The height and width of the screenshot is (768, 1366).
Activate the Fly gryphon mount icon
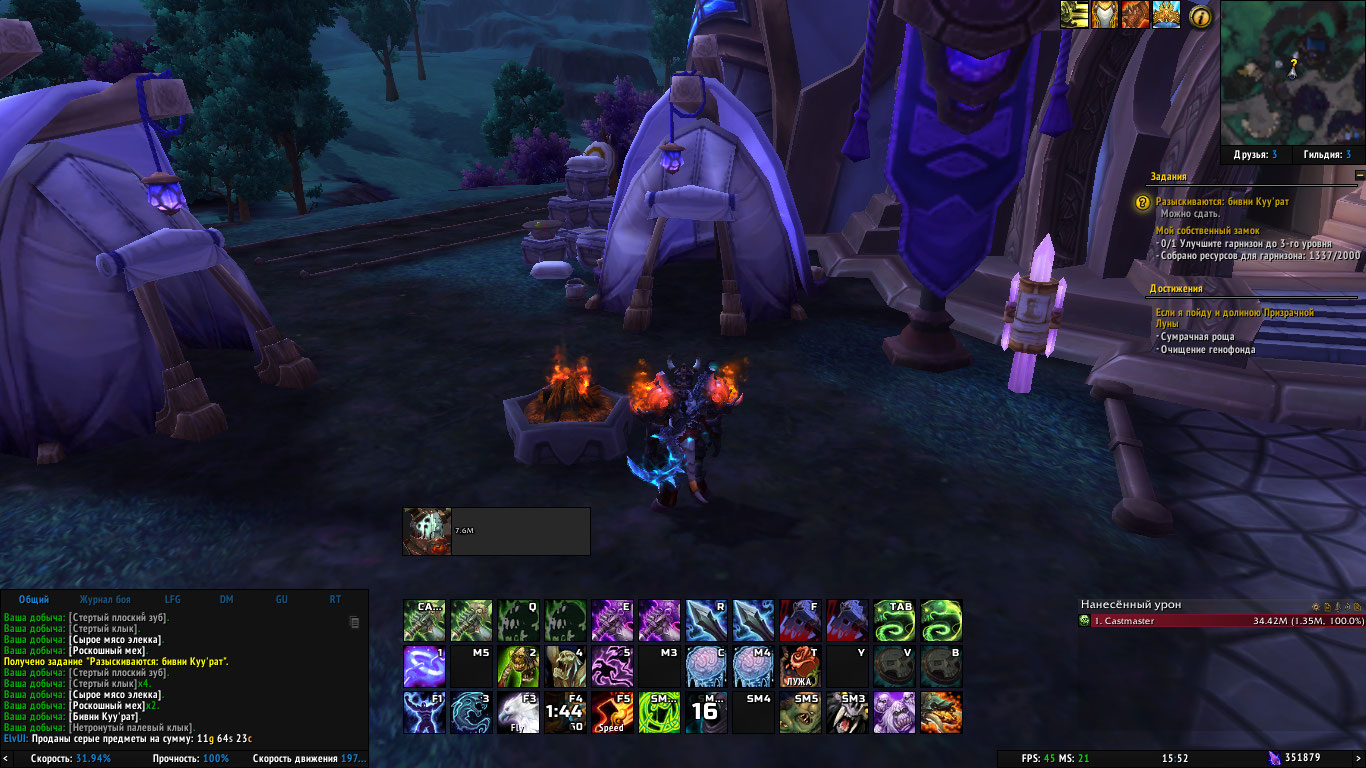pos(517,712)
